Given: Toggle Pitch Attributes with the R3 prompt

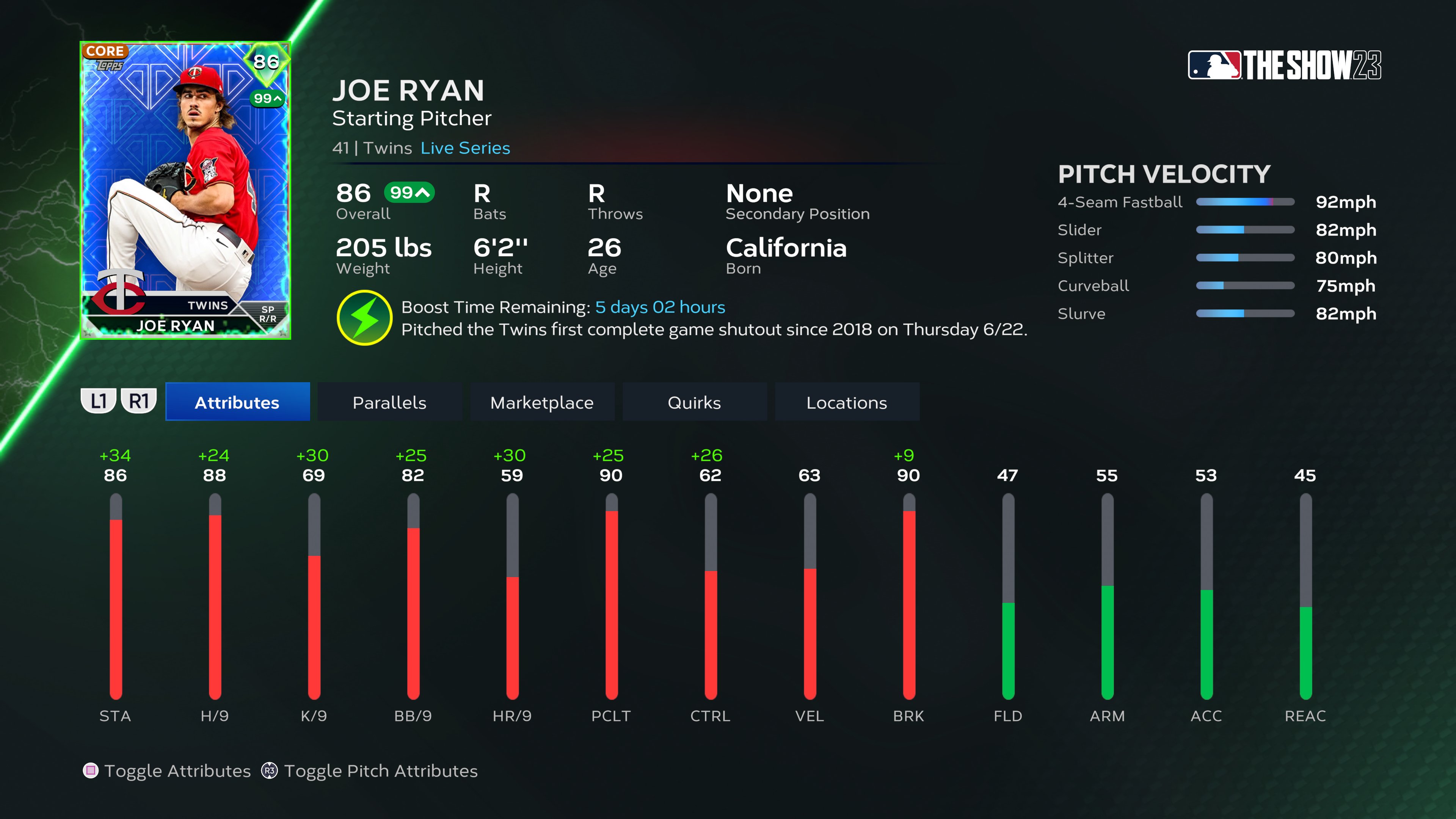Looking at the screenshot, I should (x=270, y=770).
